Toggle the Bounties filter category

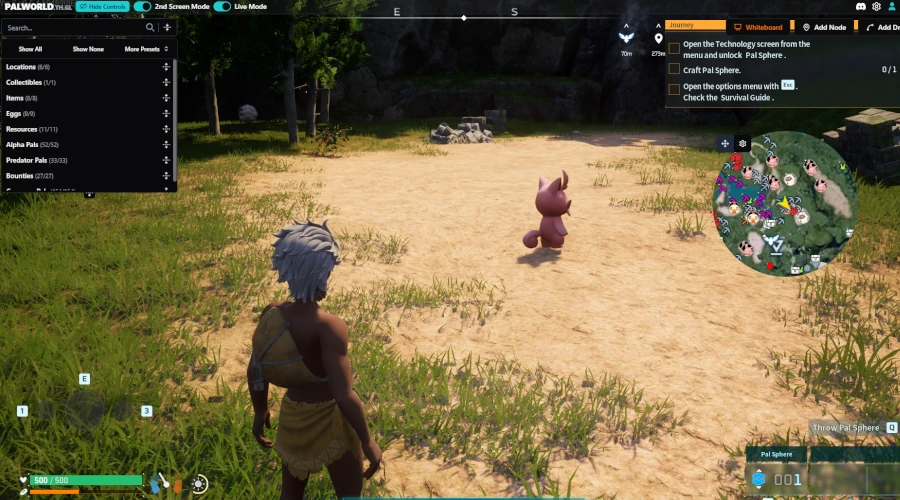click(28, 176)
